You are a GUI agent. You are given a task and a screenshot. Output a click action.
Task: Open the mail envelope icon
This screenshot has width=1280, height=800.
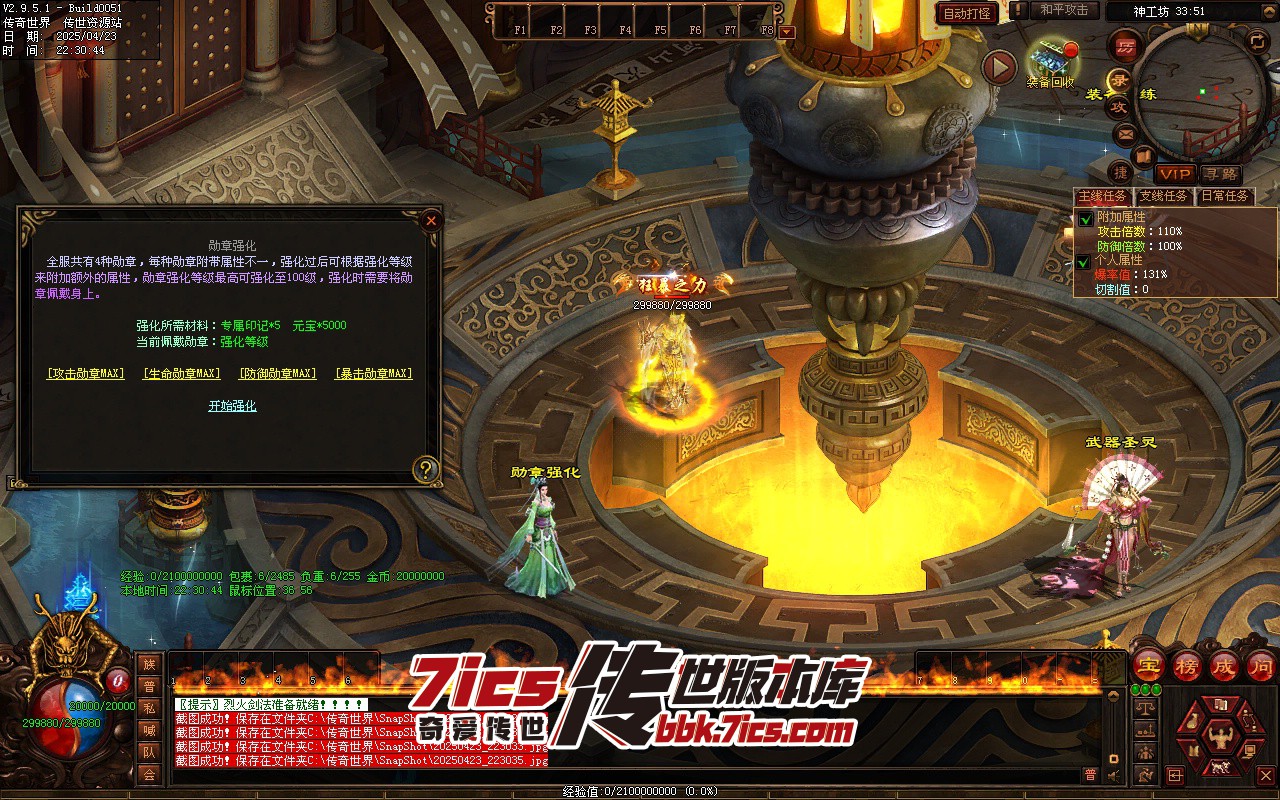[1125, 134]
